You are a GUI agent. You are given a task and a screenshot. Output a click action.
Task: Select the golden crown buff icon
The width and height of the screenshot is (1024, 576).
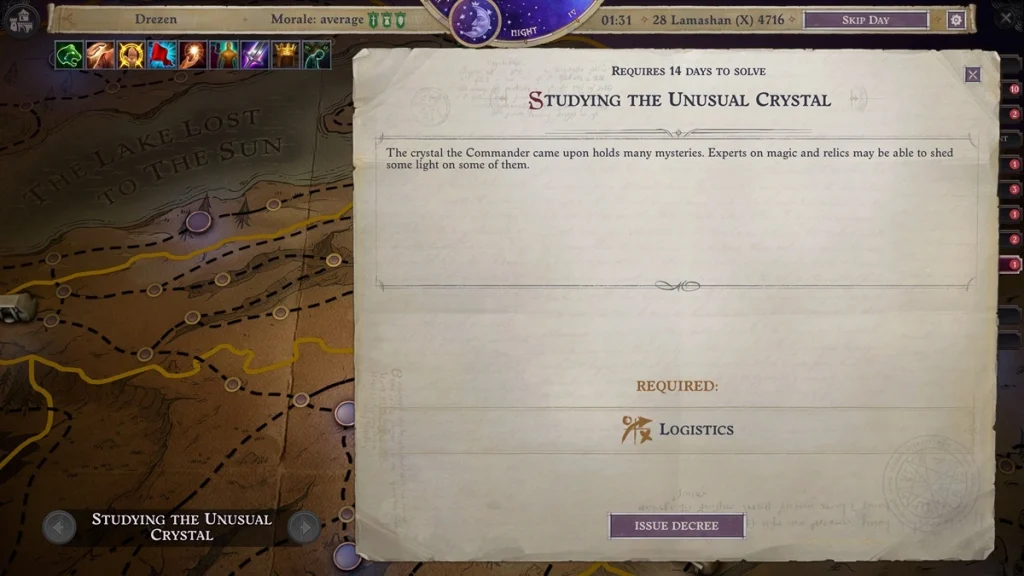[x=286, y=55]
